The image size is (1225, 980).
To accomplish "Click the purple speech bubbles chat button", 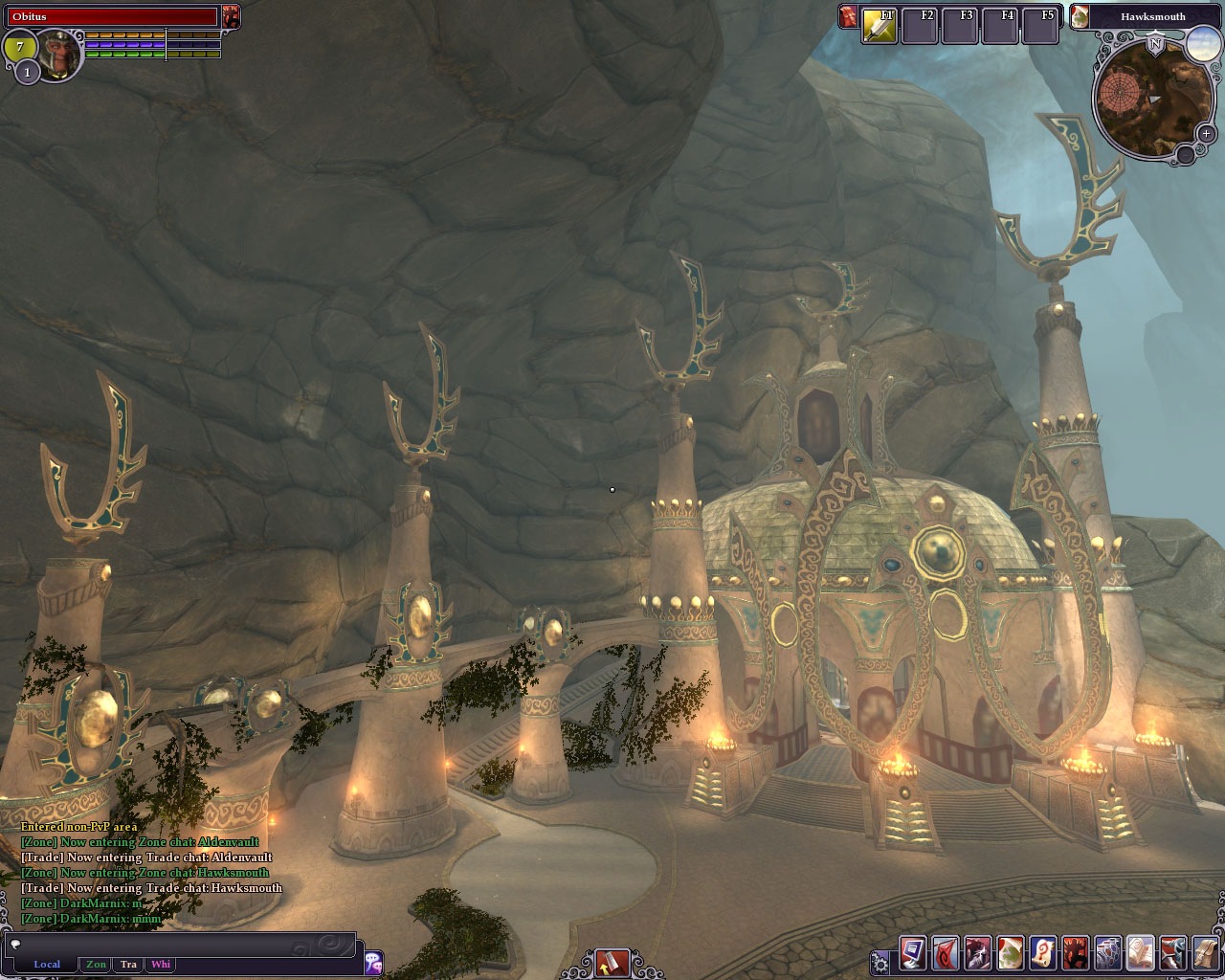I will 373,963.
